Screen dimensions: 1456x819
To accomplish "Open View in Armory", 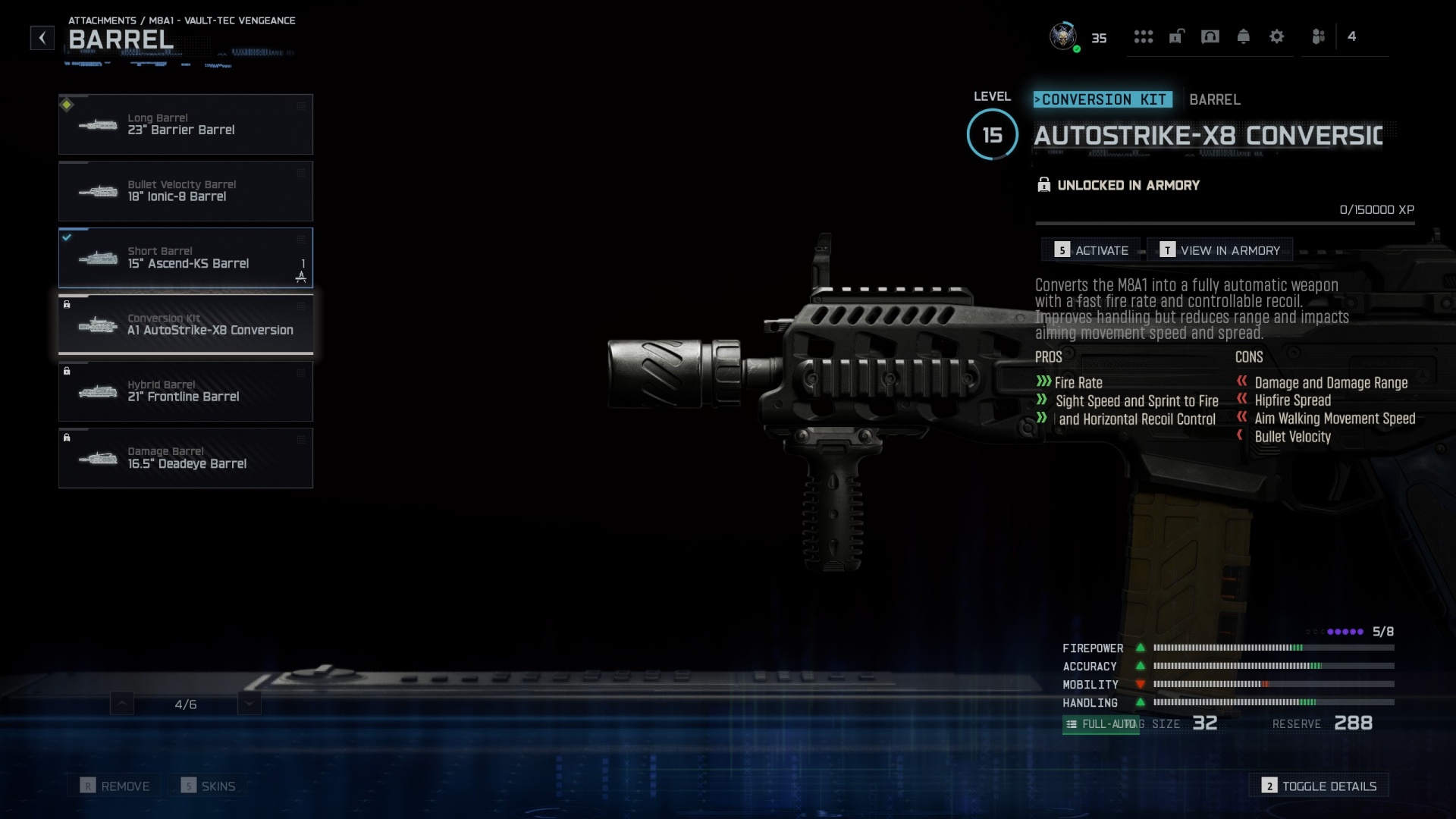I will [1219, 249].
